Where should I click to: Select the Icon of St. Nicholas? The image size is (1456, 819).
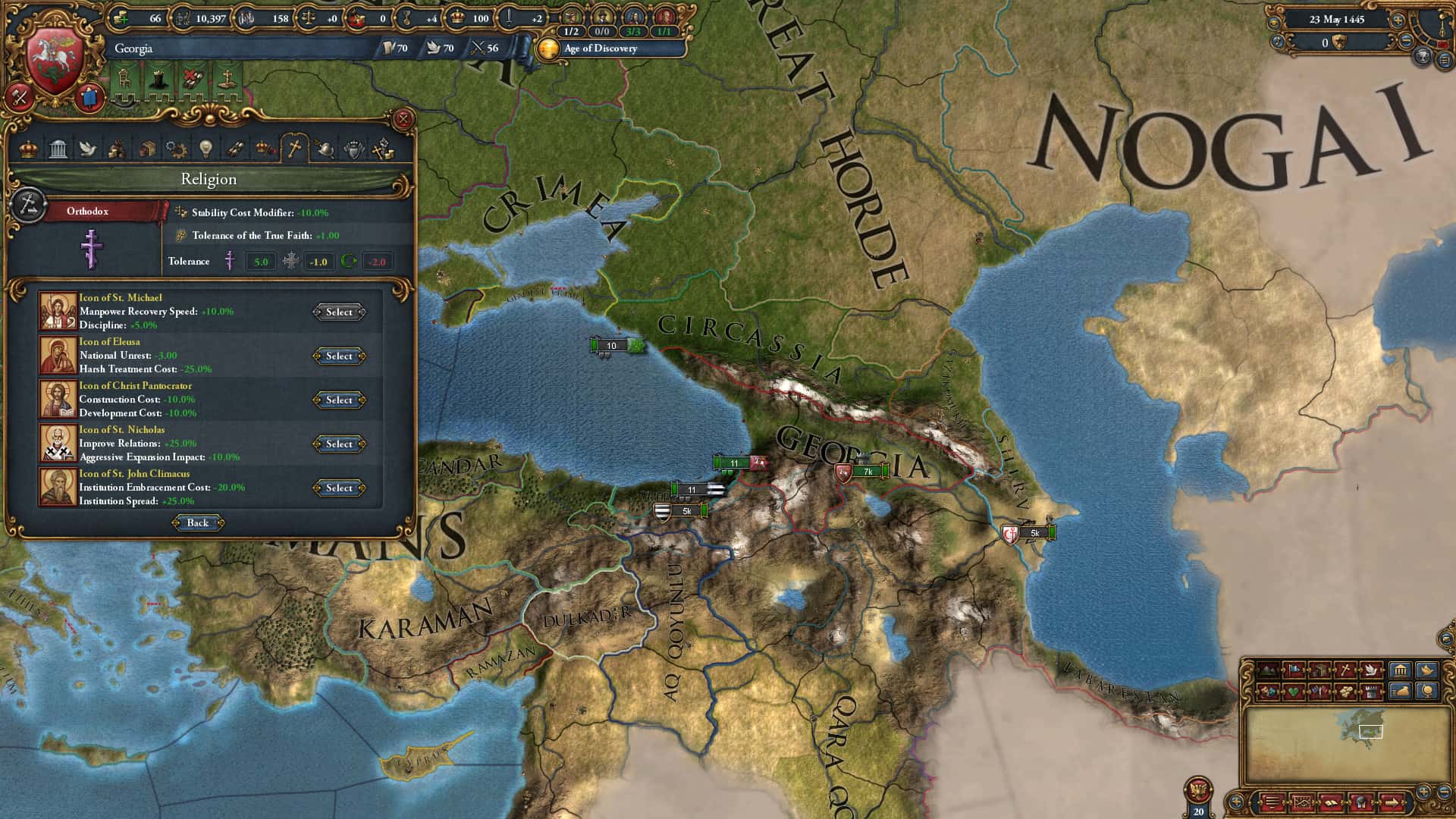click(338, 444)
